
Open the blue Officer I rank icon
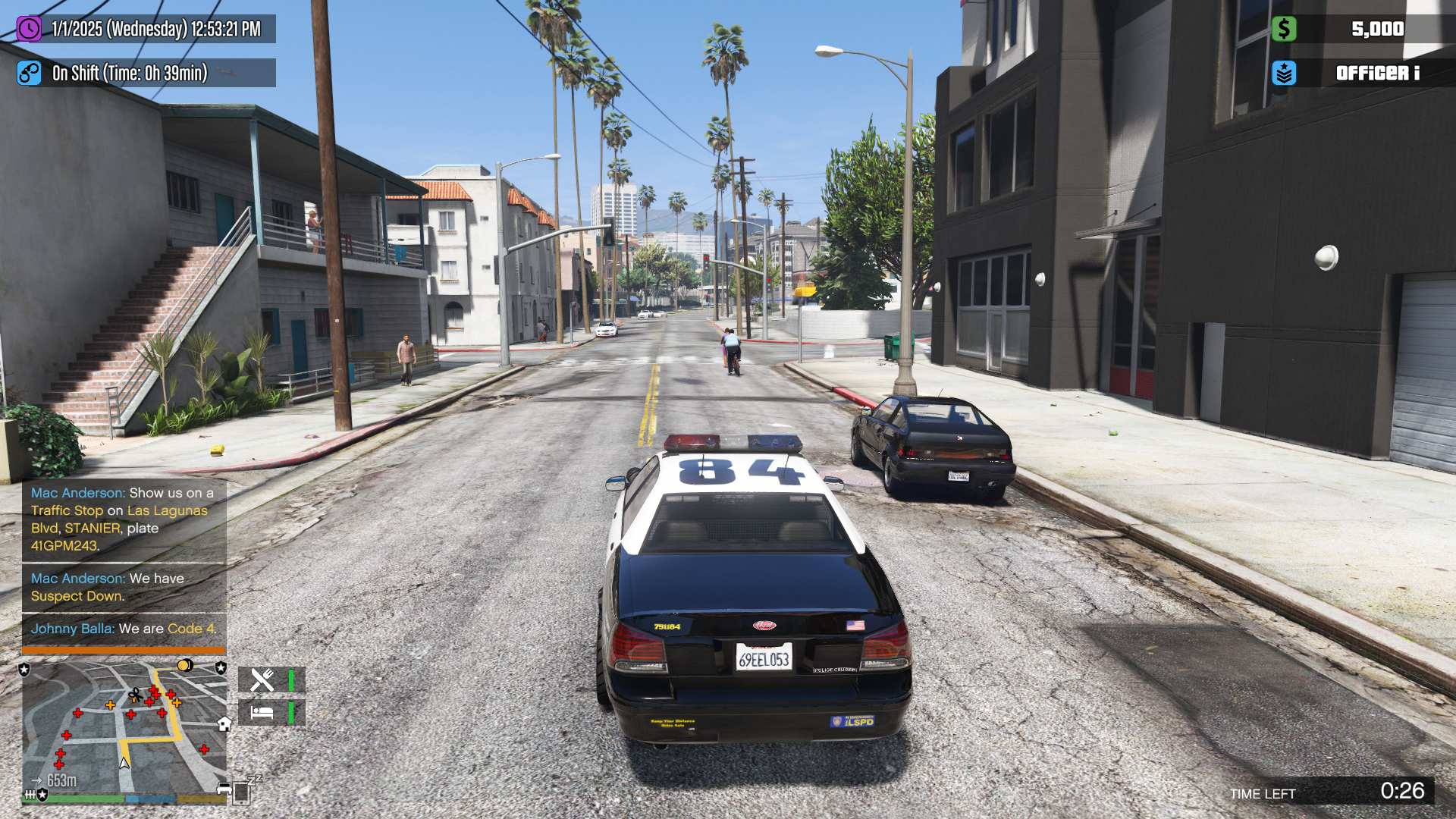pos(1284,73)
